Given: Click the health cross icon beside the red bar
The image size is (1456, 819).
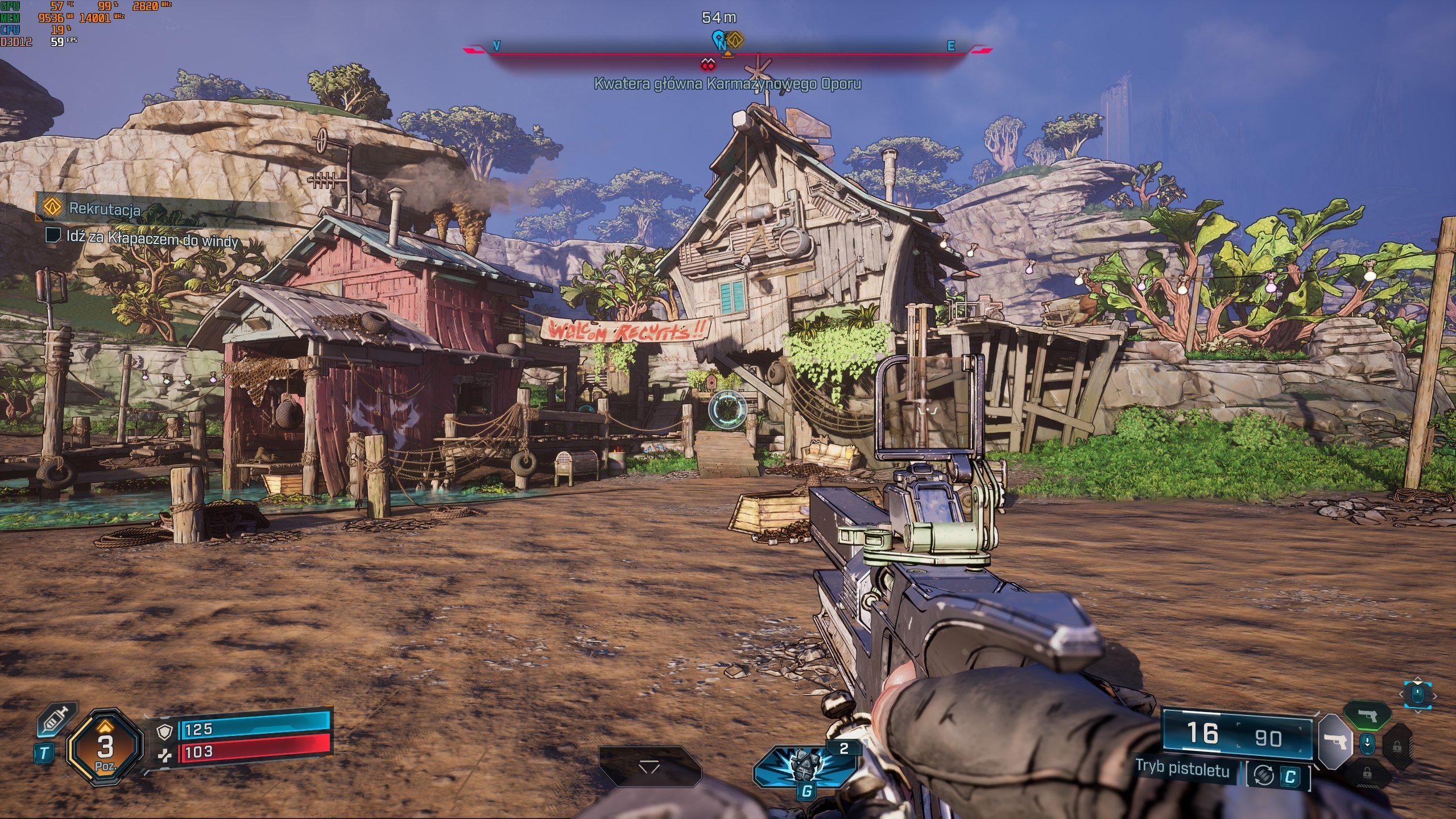Looking at the screenshot, I should point(164,754).
